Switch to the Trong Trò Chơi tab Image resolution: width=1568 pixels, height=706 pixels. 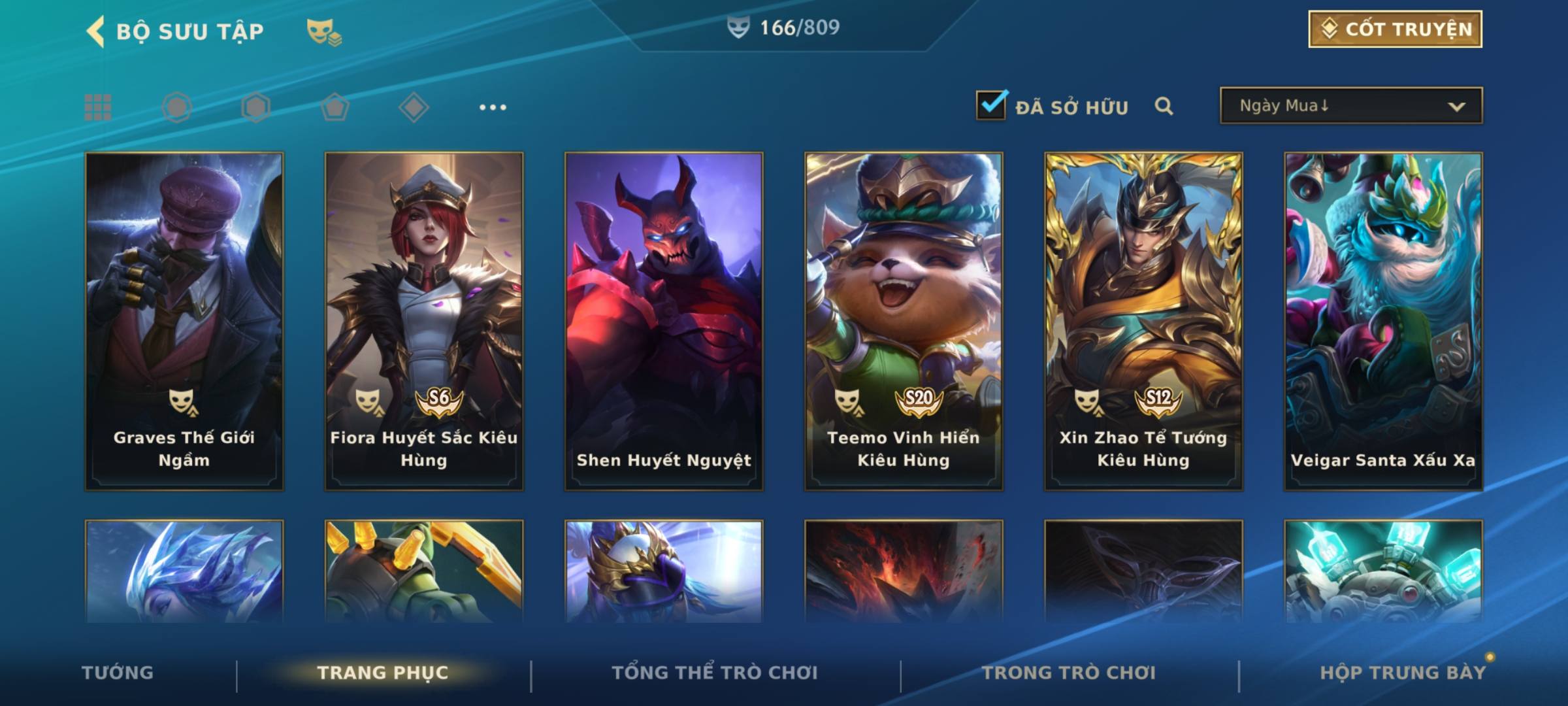click(x=1069, y=673)
